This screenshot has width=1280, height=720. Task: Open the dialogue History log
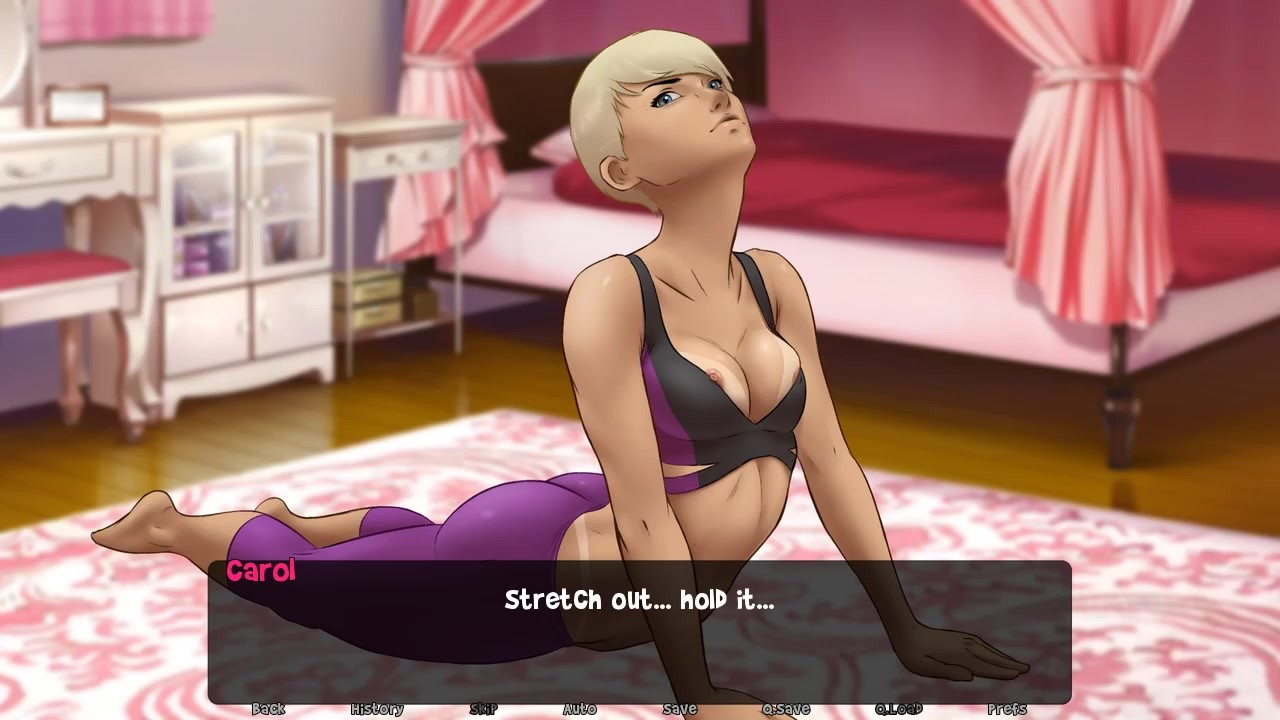[x=377, y=709]
